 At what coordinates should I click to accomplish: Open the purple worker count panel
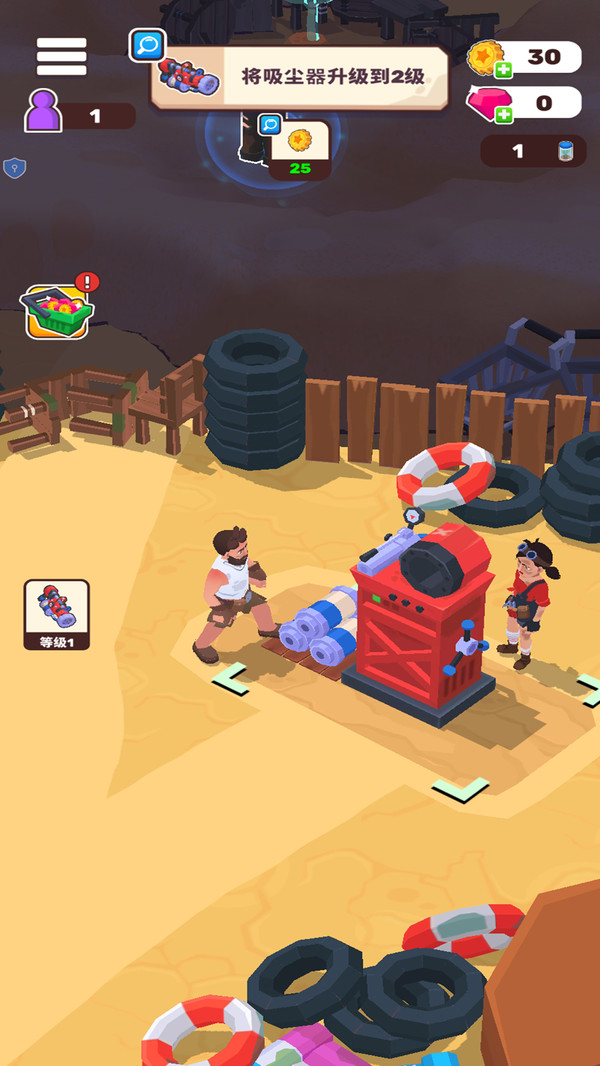(80, 115)
